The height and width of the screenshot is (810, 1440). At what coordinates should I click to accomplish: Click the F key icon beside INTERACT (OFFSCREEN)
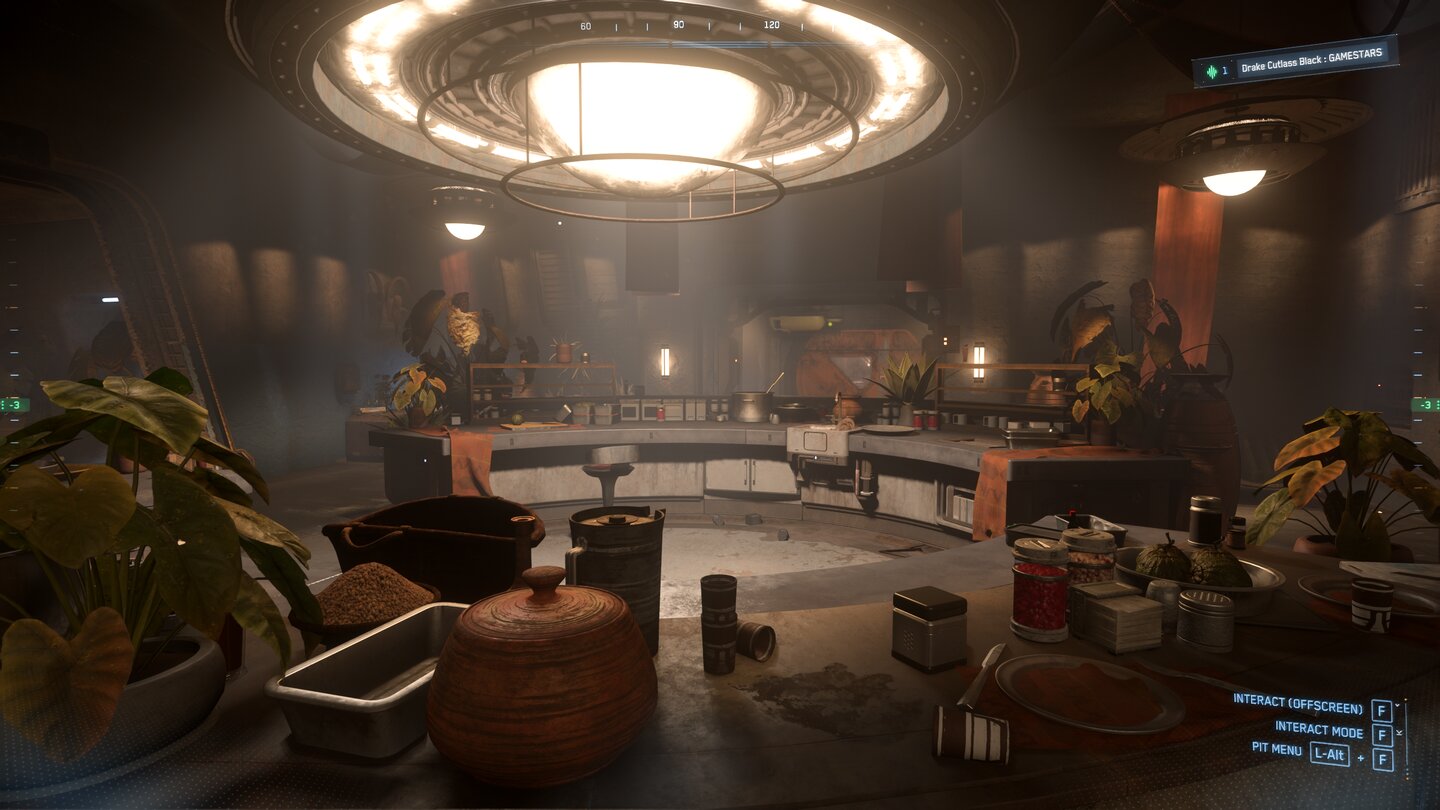(x=1380, y=710)
